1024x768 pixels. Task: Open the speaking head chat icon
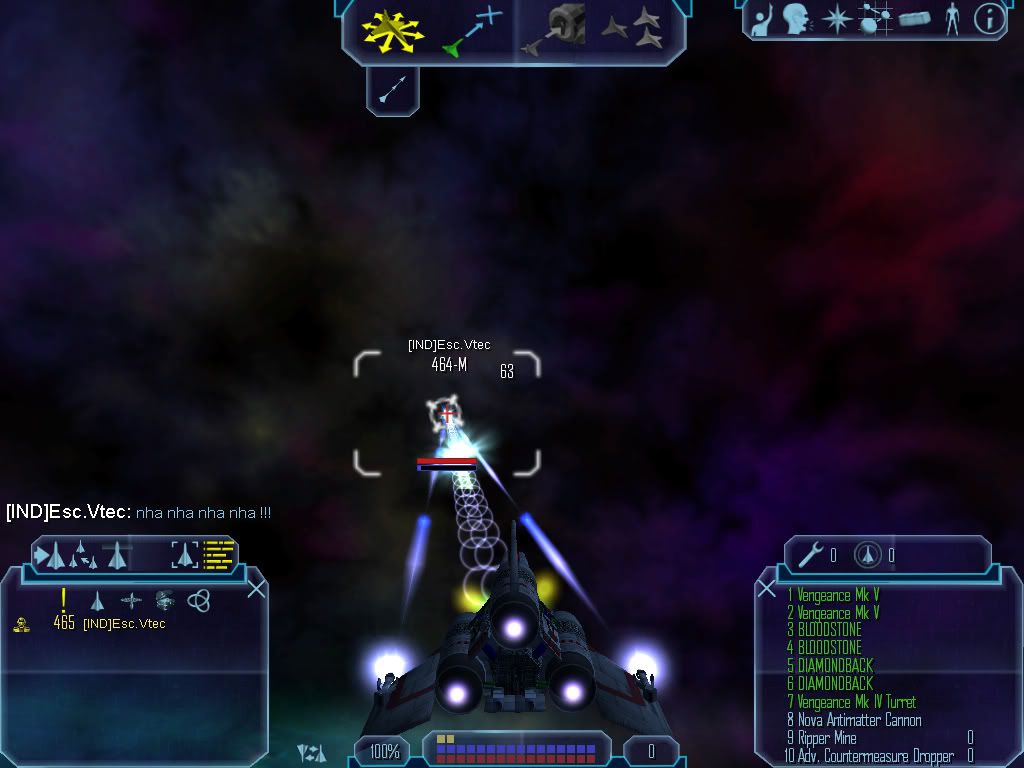pyautogui.click(x=796, y=19)
